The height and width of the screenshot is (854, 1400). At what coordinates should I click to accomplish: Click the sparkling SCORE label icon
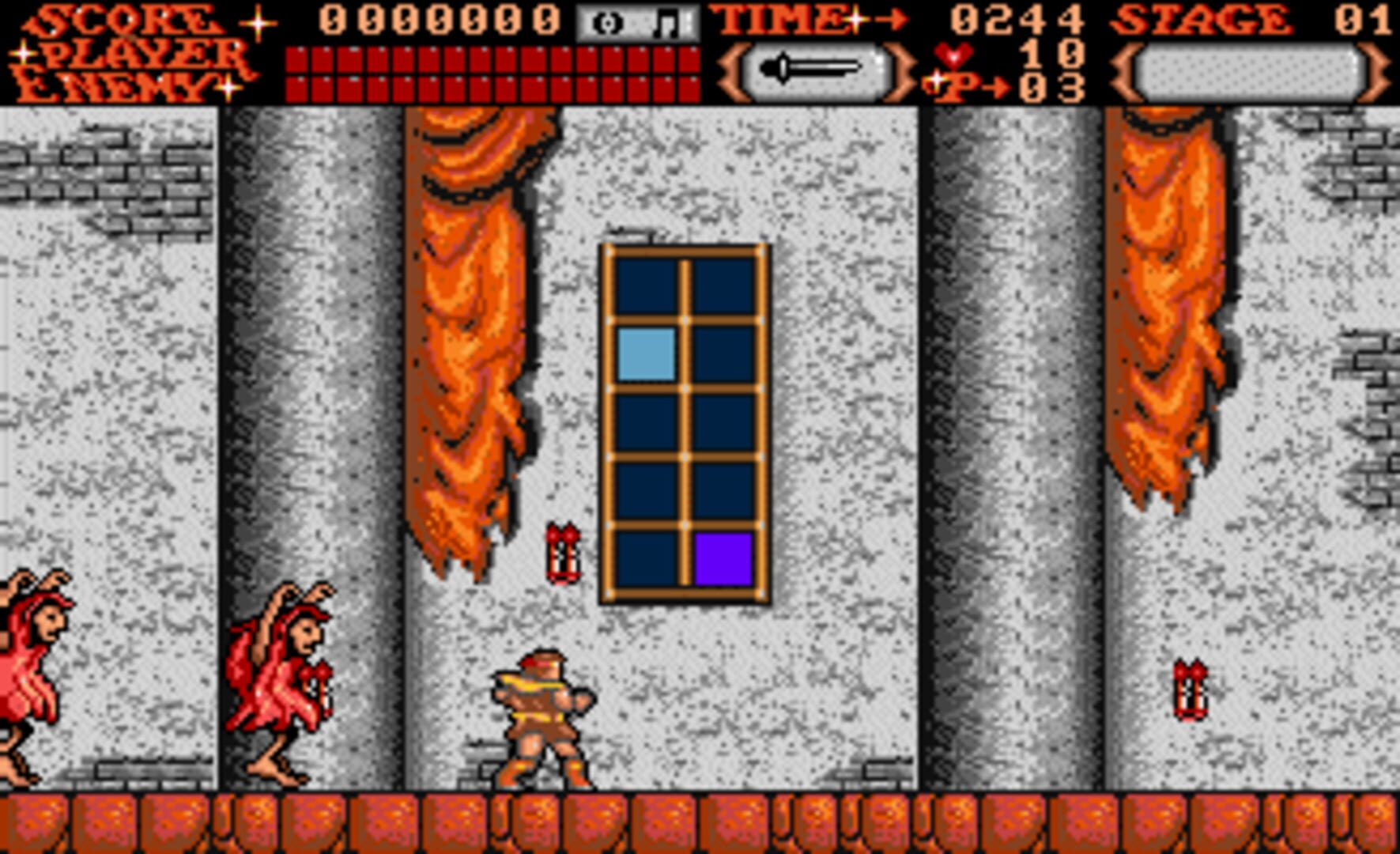(126, 17)
